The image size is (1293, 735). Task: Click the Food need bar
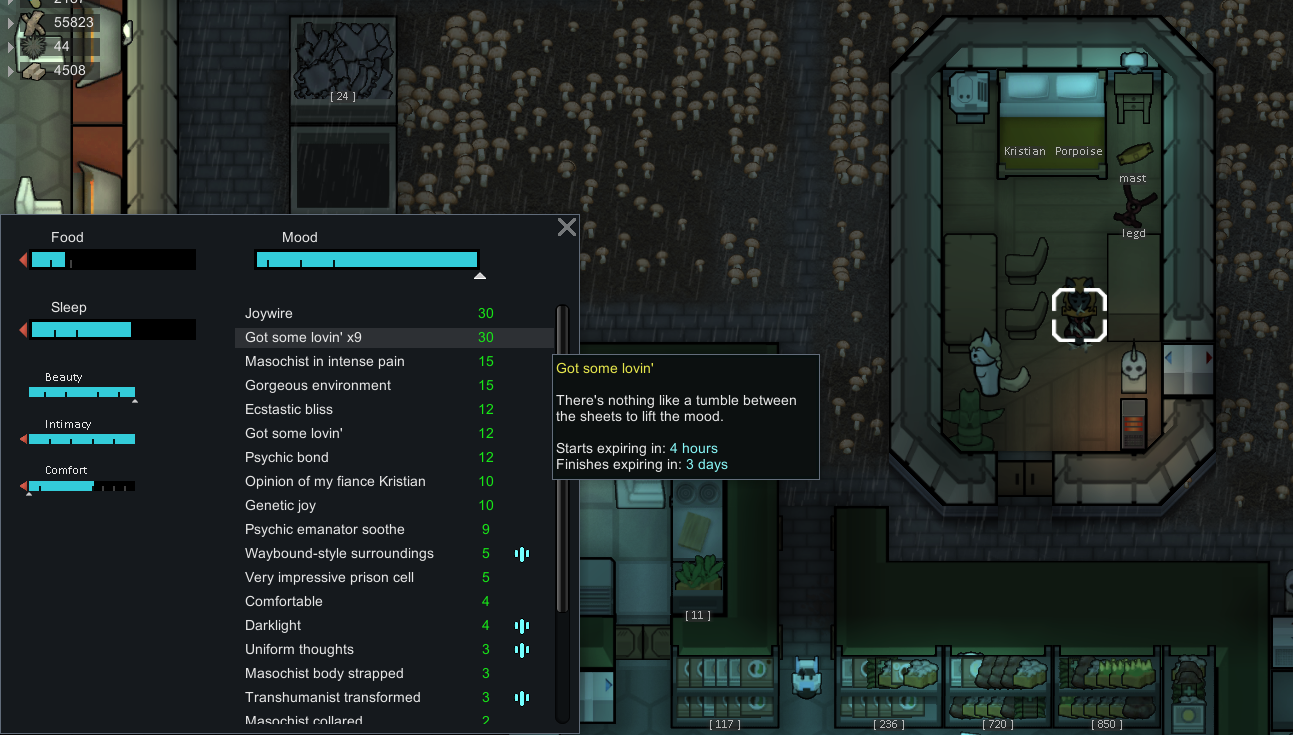click(x=112, y=260)
